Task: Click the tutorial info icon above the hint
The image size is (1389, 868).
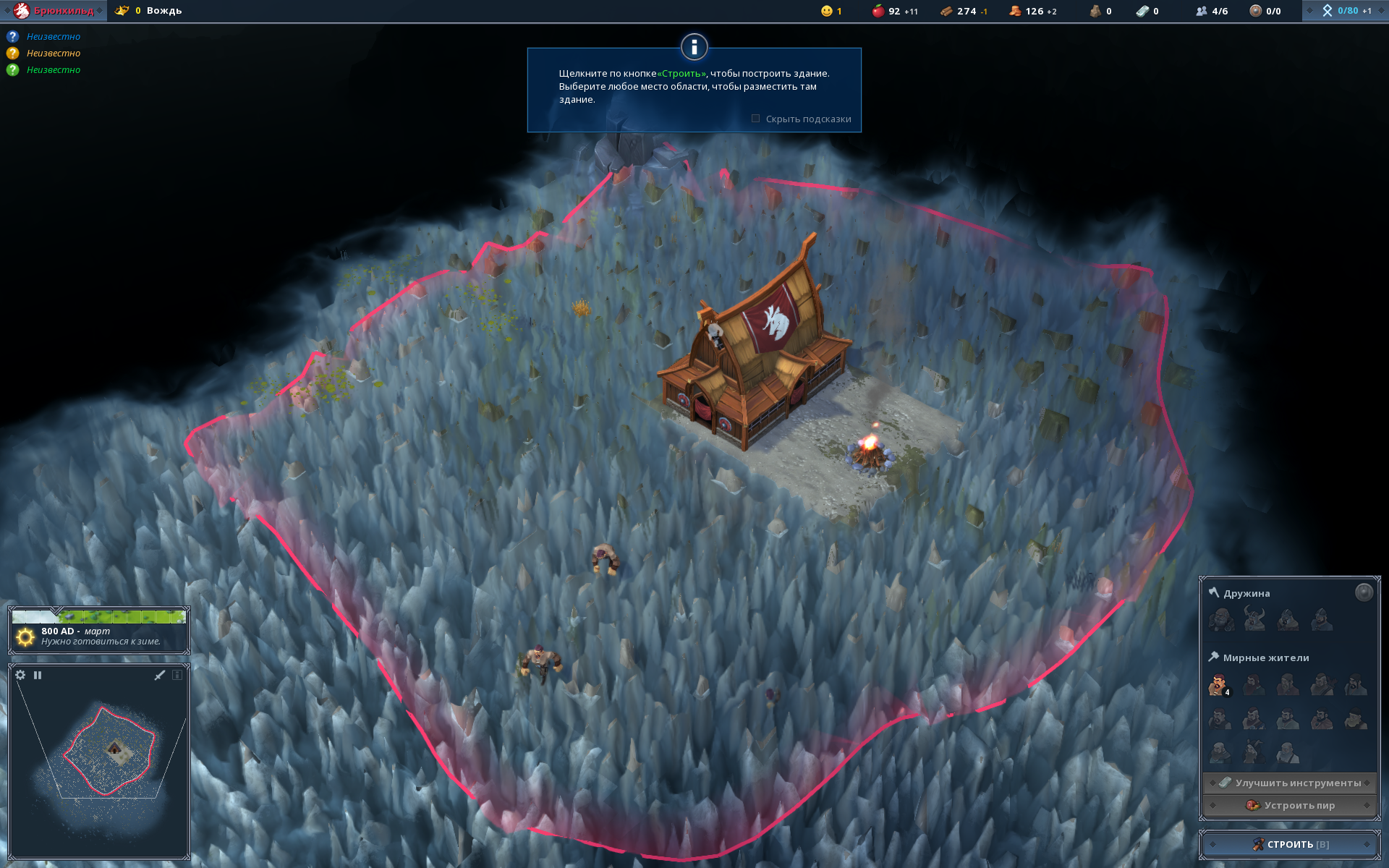Action: click(x=694, y=48)
